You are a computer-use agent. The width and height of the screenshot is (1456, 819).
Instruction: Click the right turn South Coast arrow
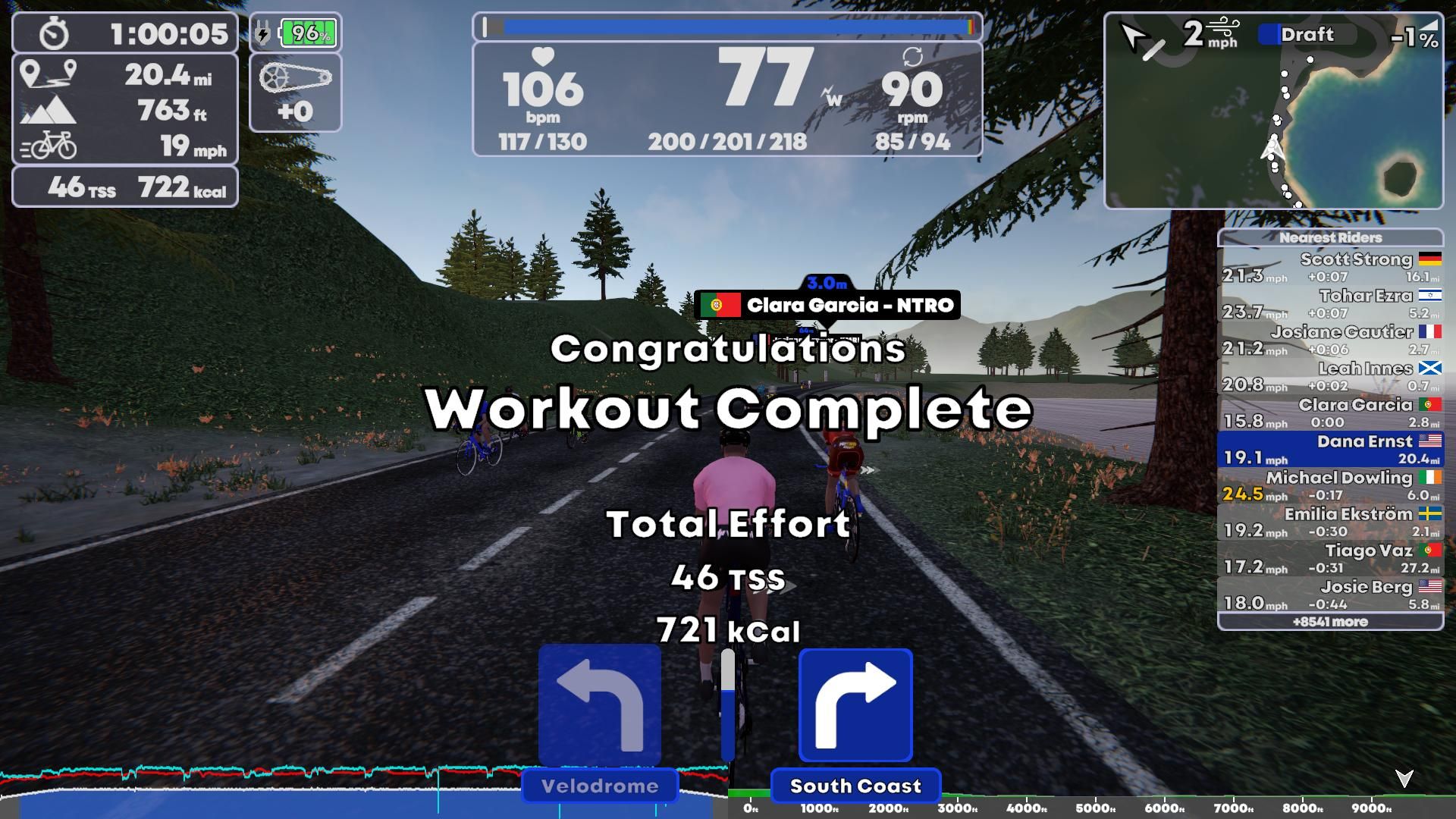click(855, 705)
